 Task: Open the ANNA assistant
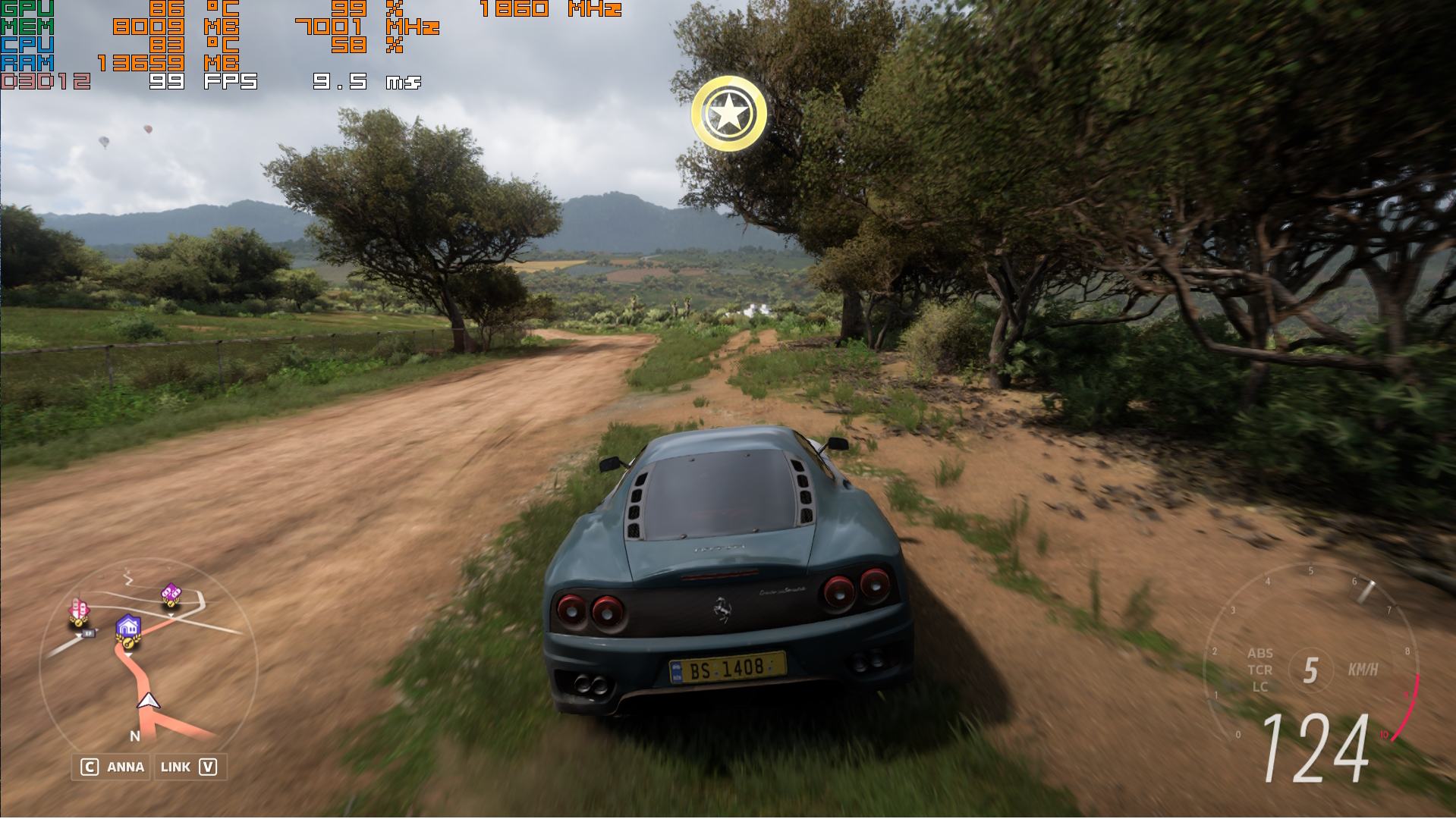(112, 767)
